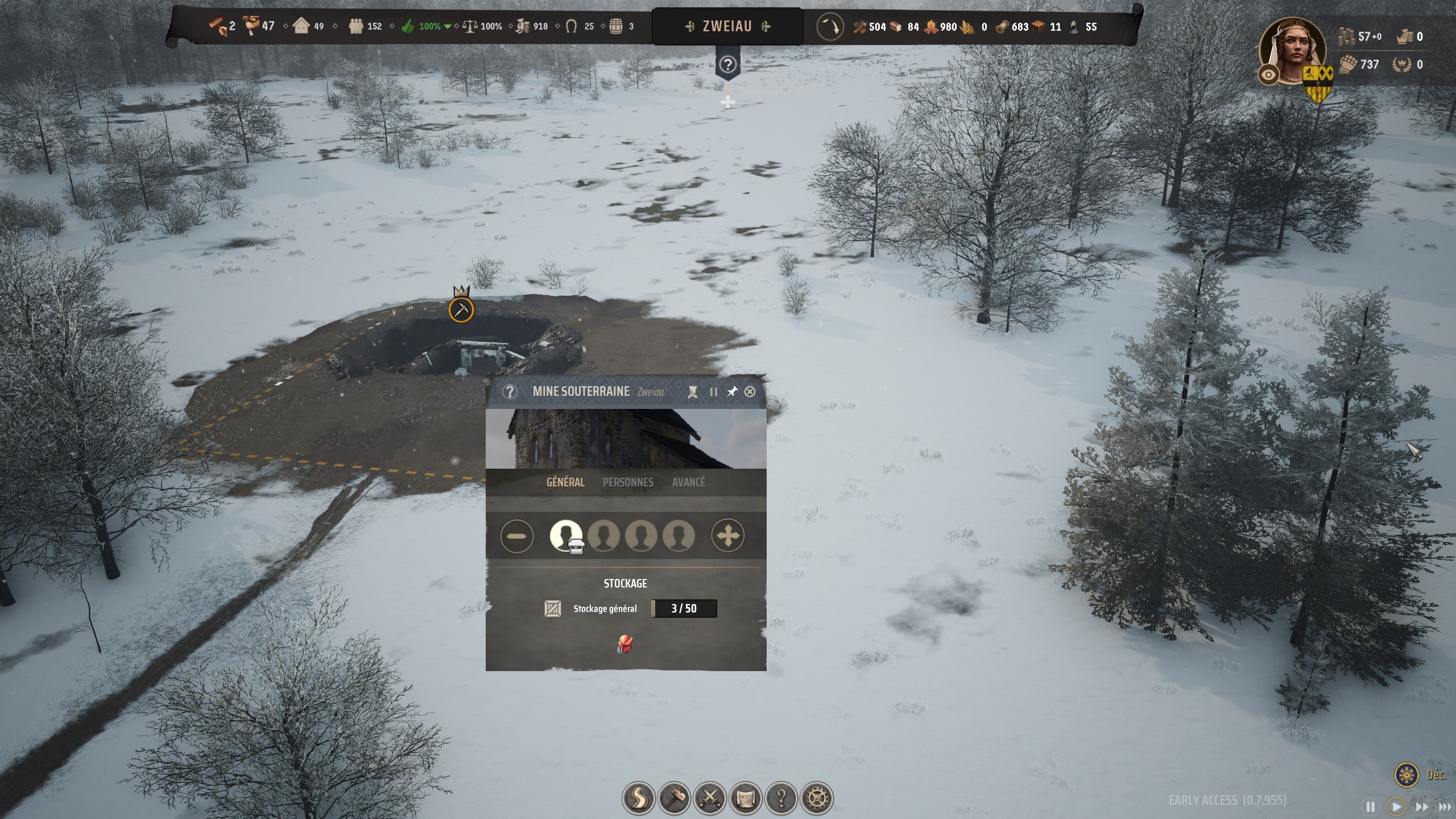Open help for the Mine Souterraine panel
This screenshot has height=819, width=1456.
(510, 391)
